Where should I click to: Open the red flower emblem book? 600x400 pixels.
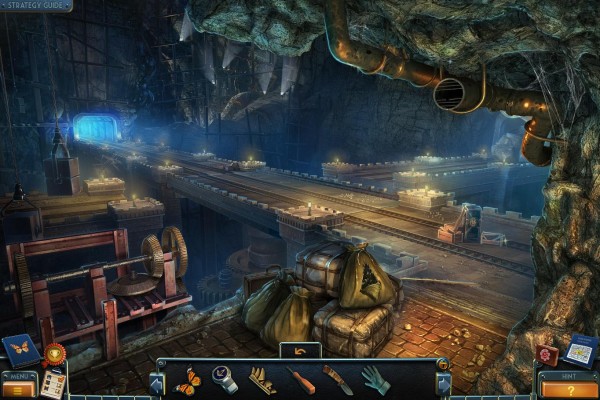point(547,355)
